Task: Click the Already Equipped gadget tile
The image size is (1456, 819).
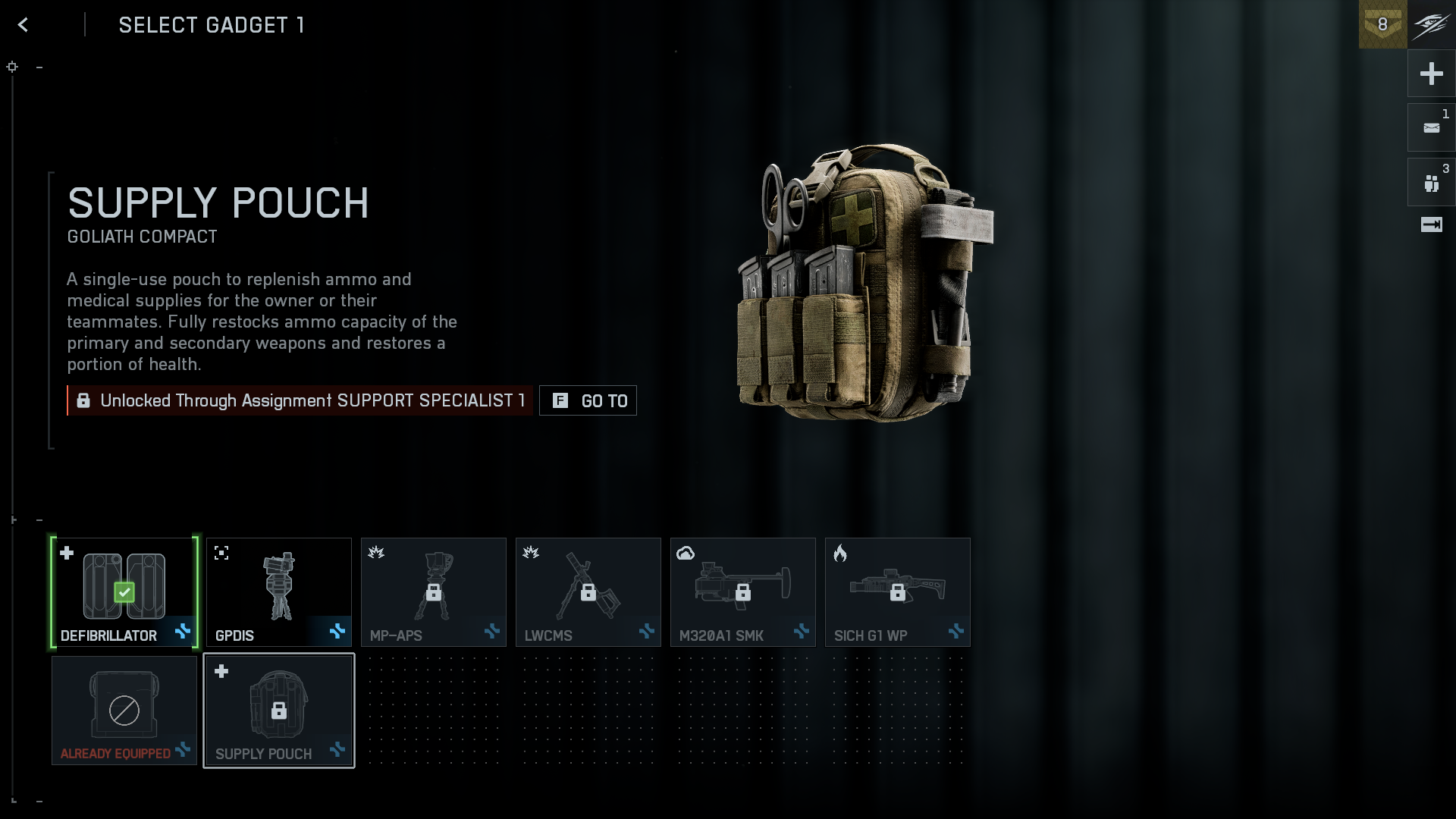Action: pos(124,711)
